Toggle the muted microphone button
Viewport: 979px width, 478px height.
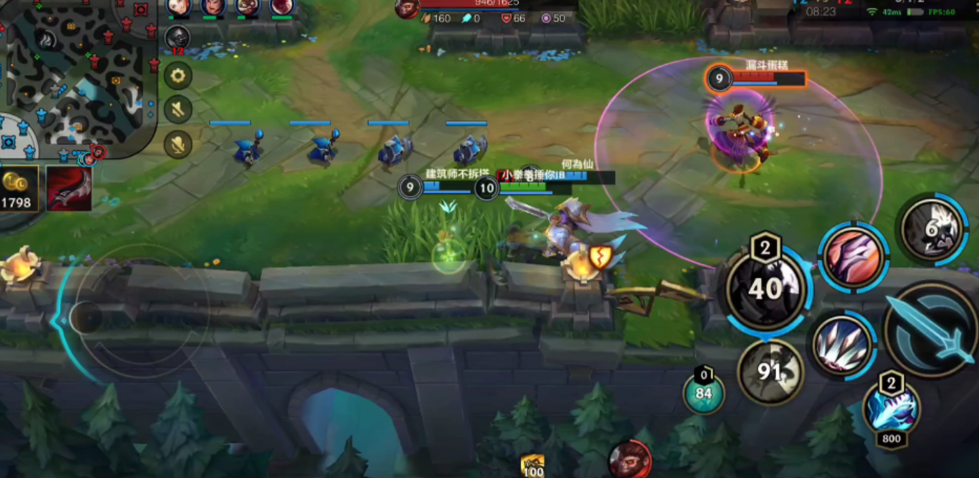[x=178, y=143]
